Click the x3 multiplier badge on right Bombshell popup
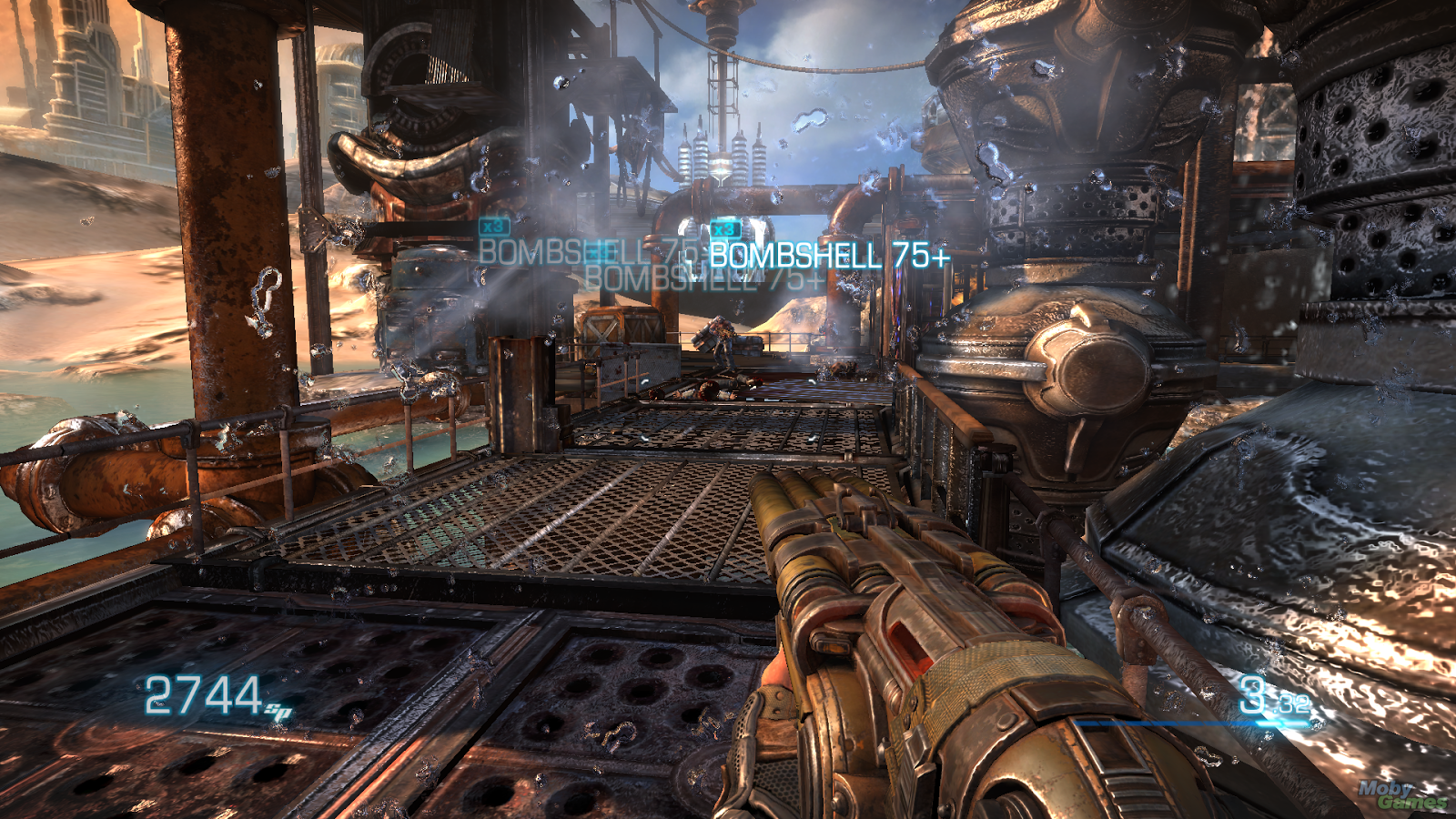Viewport: 1456px width, 819px height. (725, 229)
